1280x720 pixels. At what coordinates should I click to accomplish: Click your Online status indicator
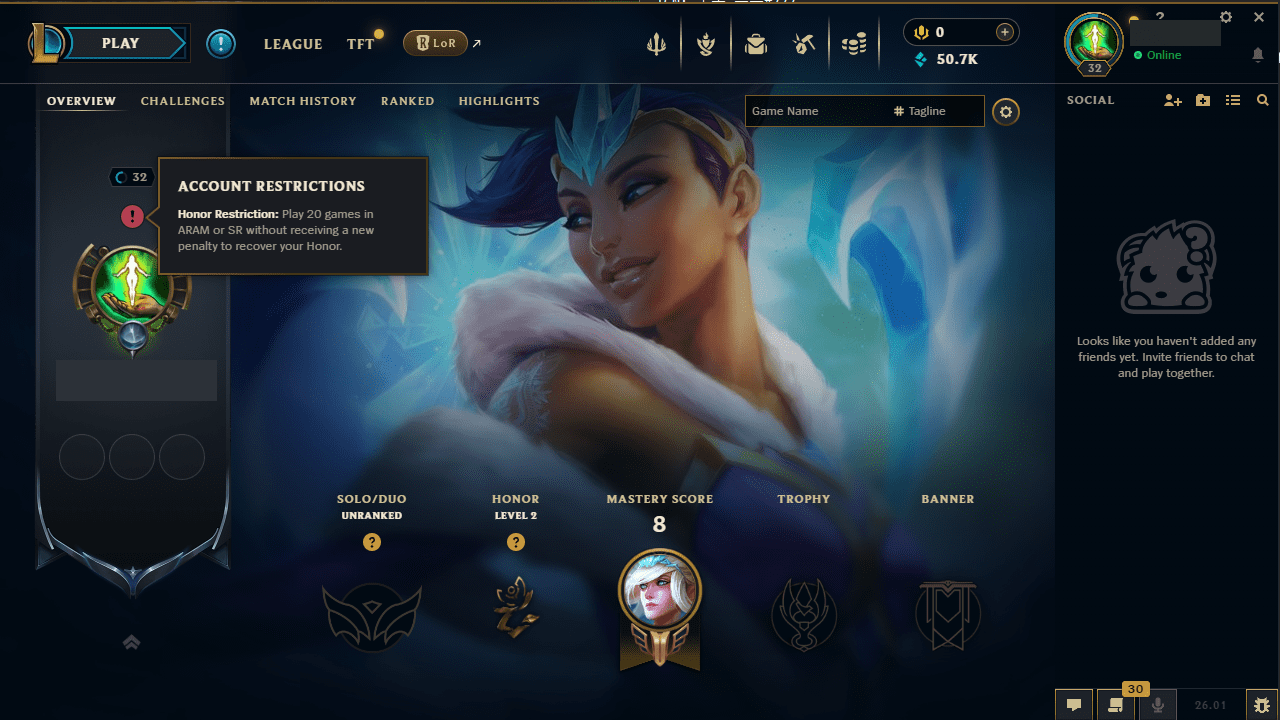(x=1155, y=55)
